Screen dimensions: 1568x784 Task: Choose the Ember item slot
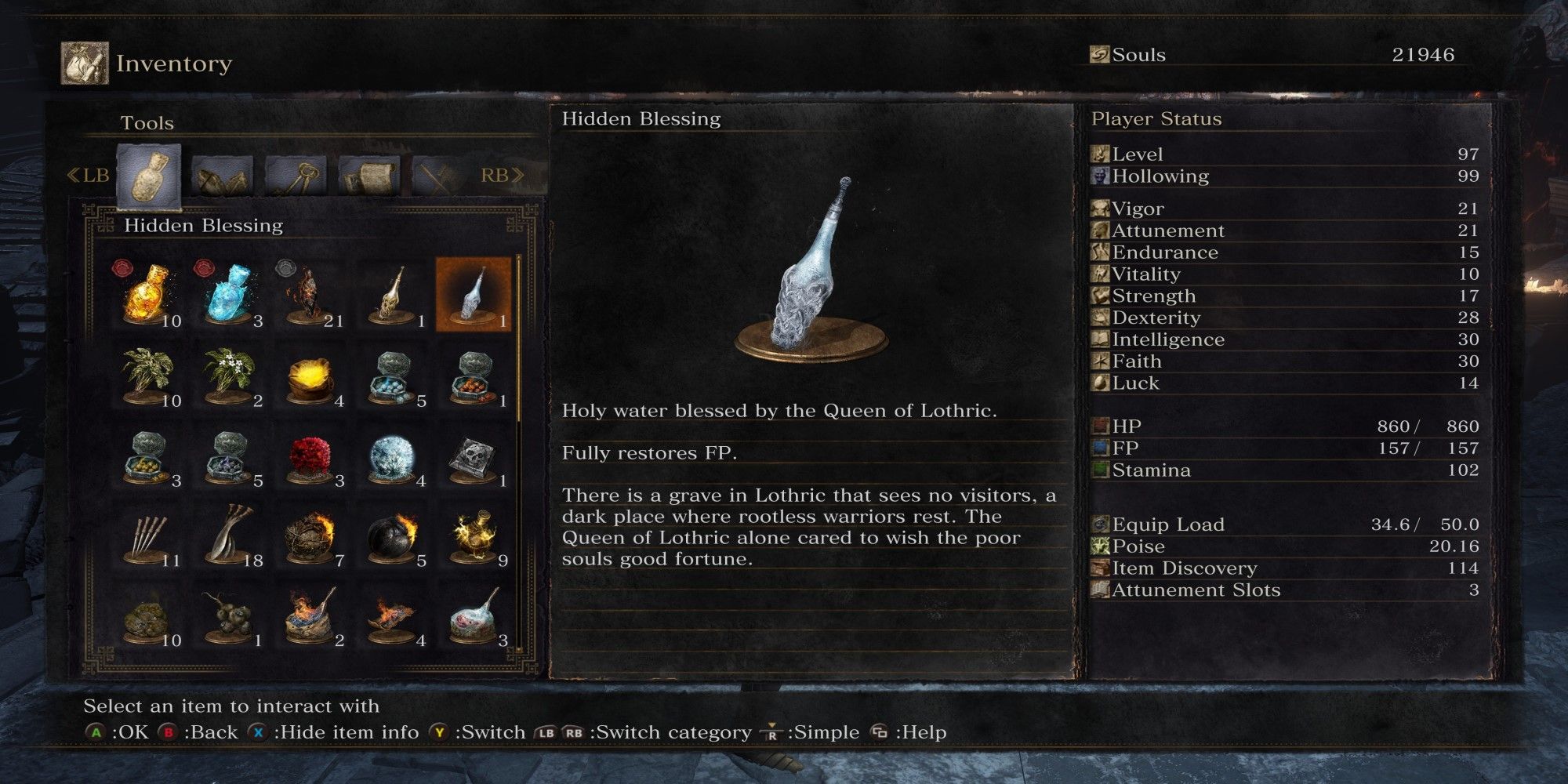(310, 295)
